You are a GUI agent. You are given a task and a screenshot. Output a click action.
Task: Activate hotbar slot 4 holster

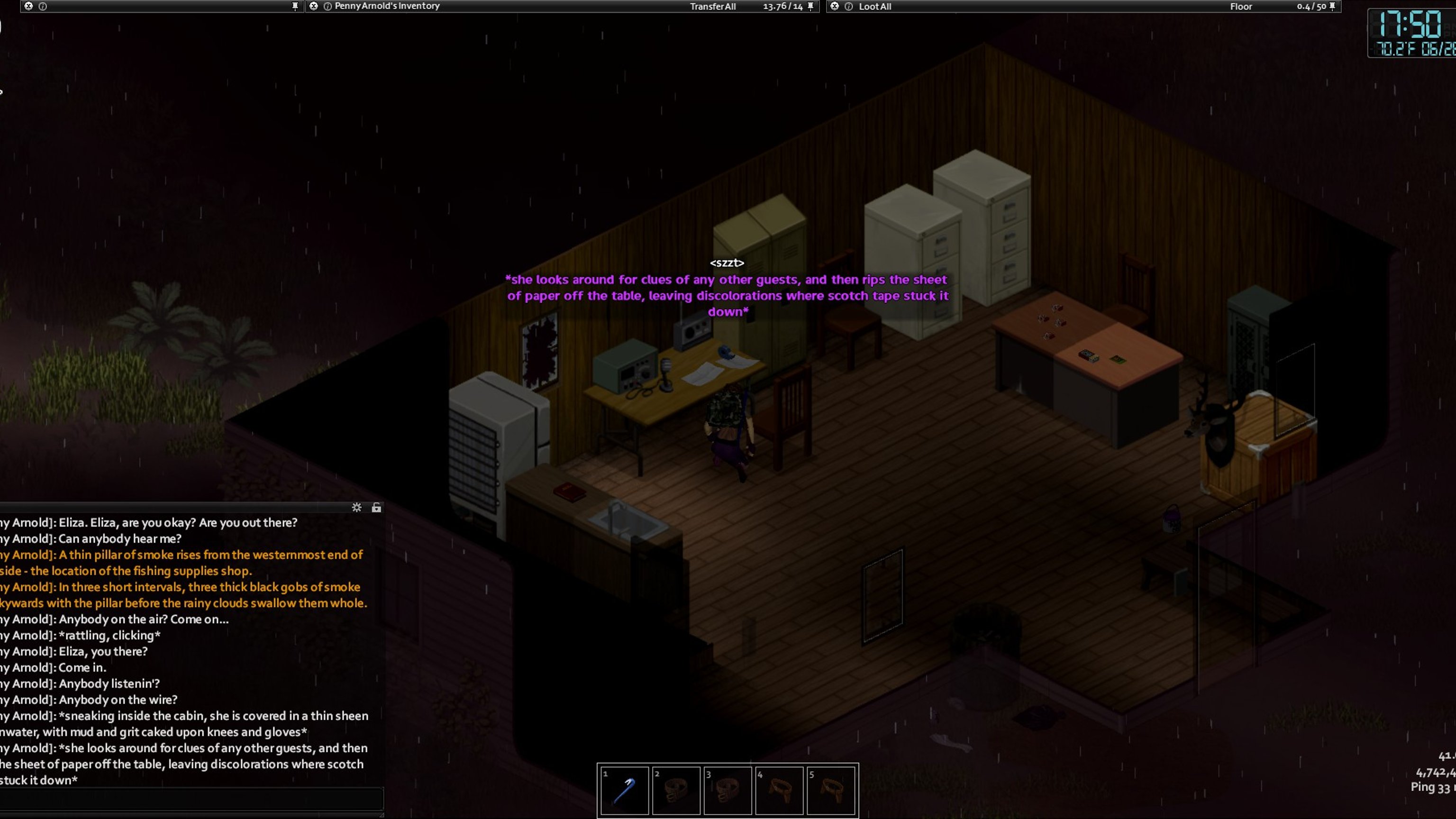click(x=779, y=790)
